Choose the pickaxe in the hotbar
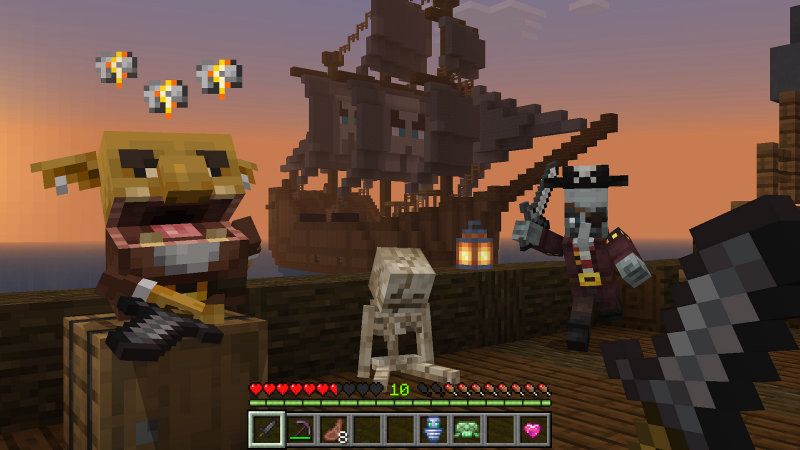800x450 pixels. coord(299,429)
